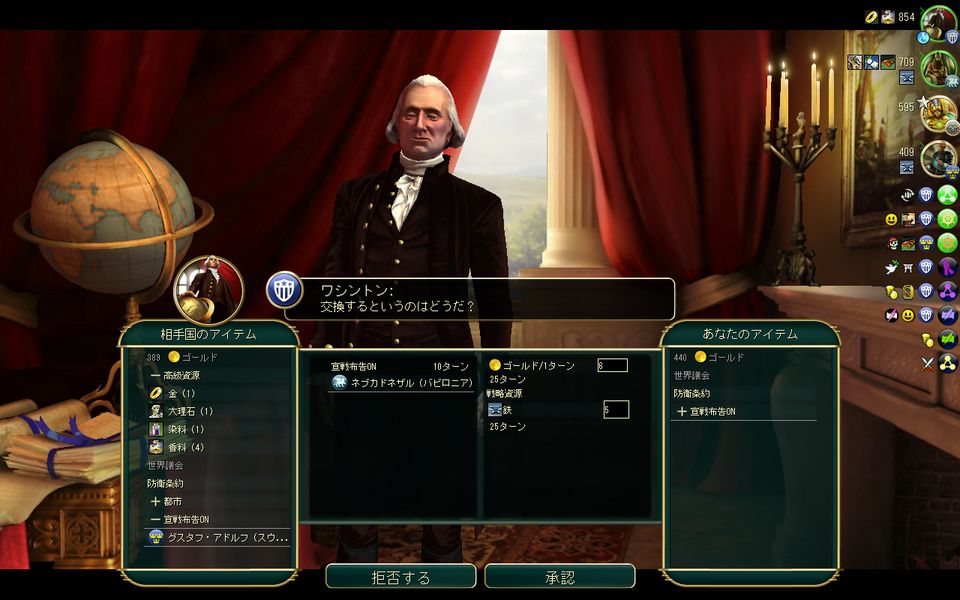Edit the gold per turn amount field
Image resolution: width=960 pixels, height=600 pixels.
tap(612, 365)
